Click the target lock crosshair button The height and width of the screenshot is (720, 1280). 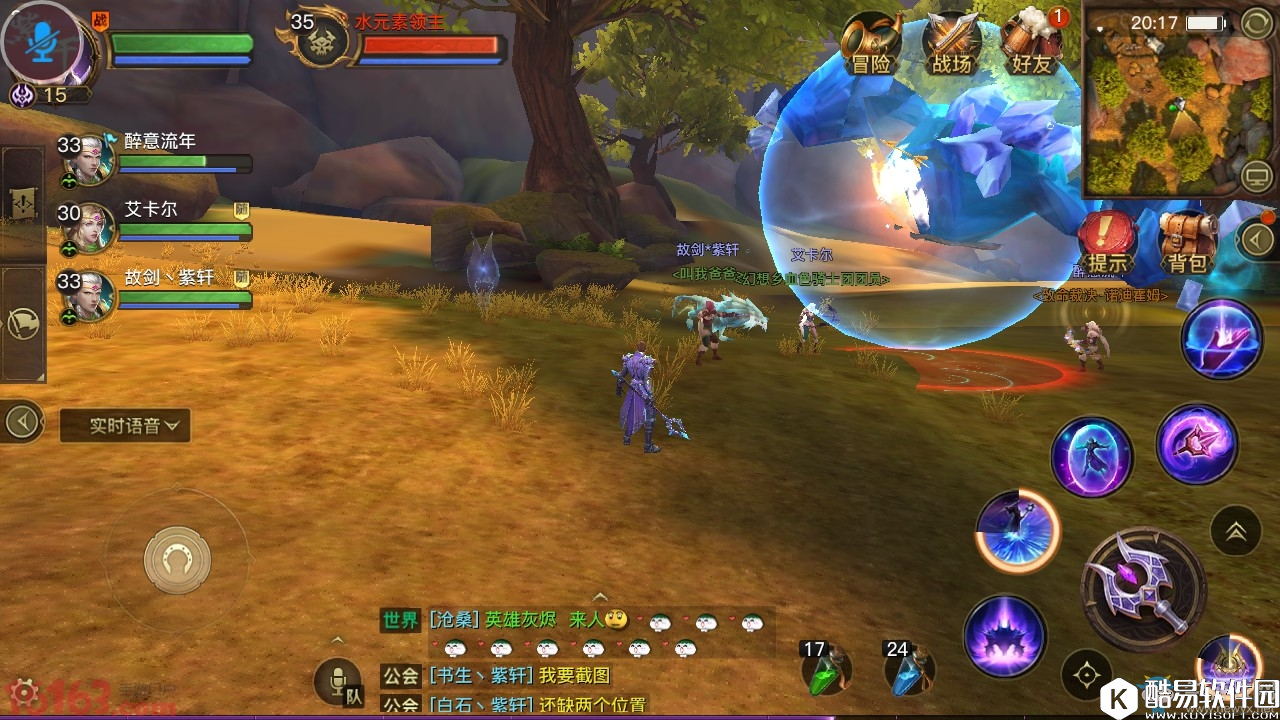[x=1087, y=675]
